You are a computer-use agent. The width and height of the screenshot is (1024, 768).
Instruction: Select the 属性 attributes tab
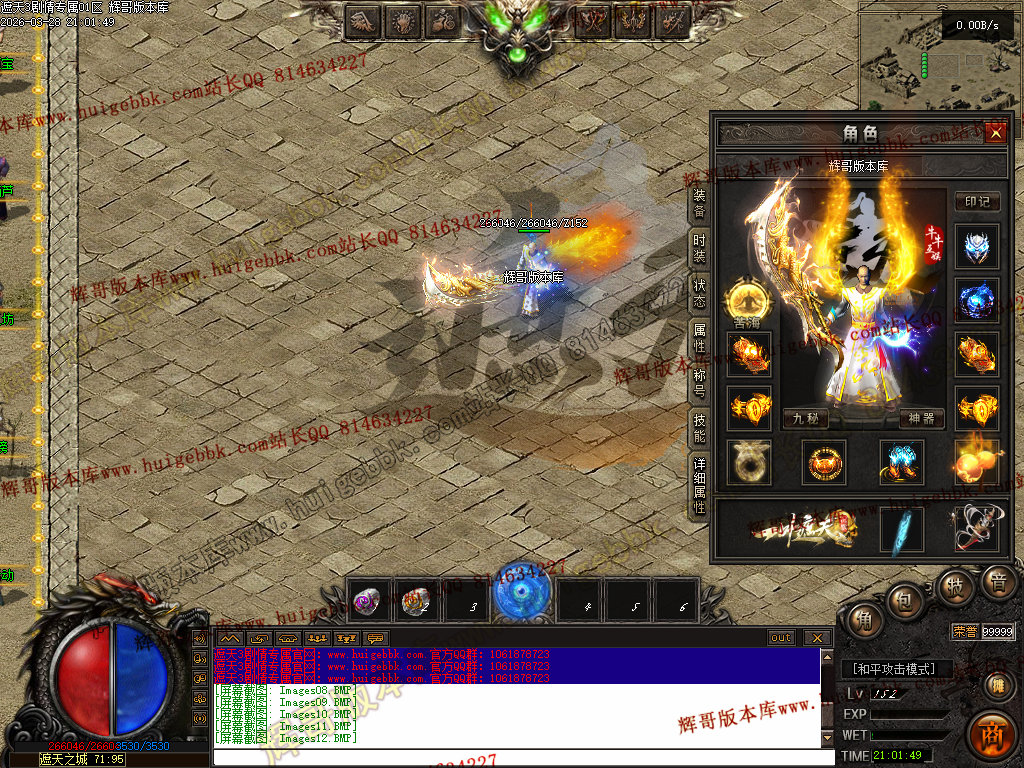coord(700,336)
